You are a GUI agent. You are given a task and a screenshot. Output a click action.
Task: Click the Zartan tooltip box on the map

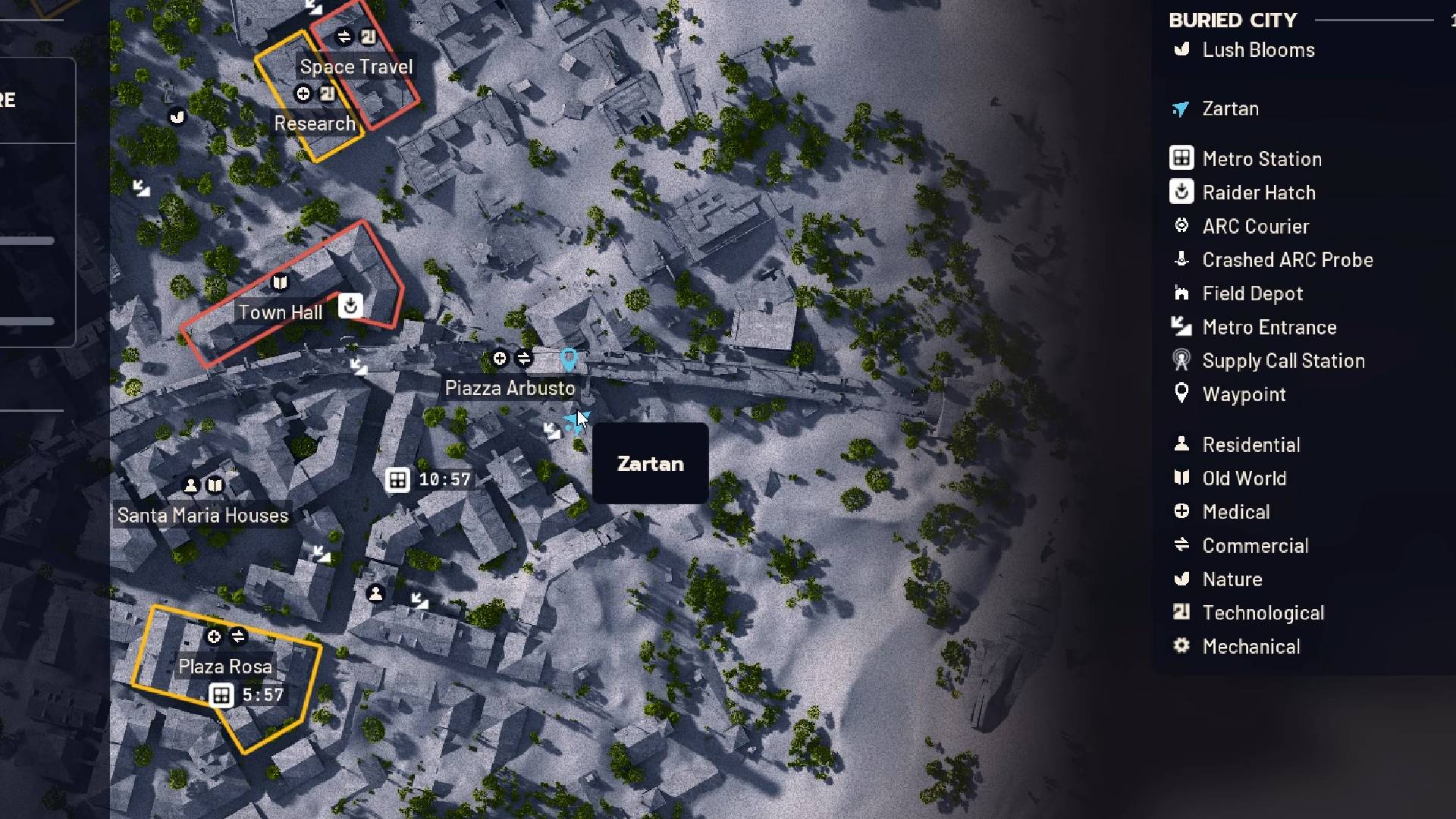pos(650,463)
